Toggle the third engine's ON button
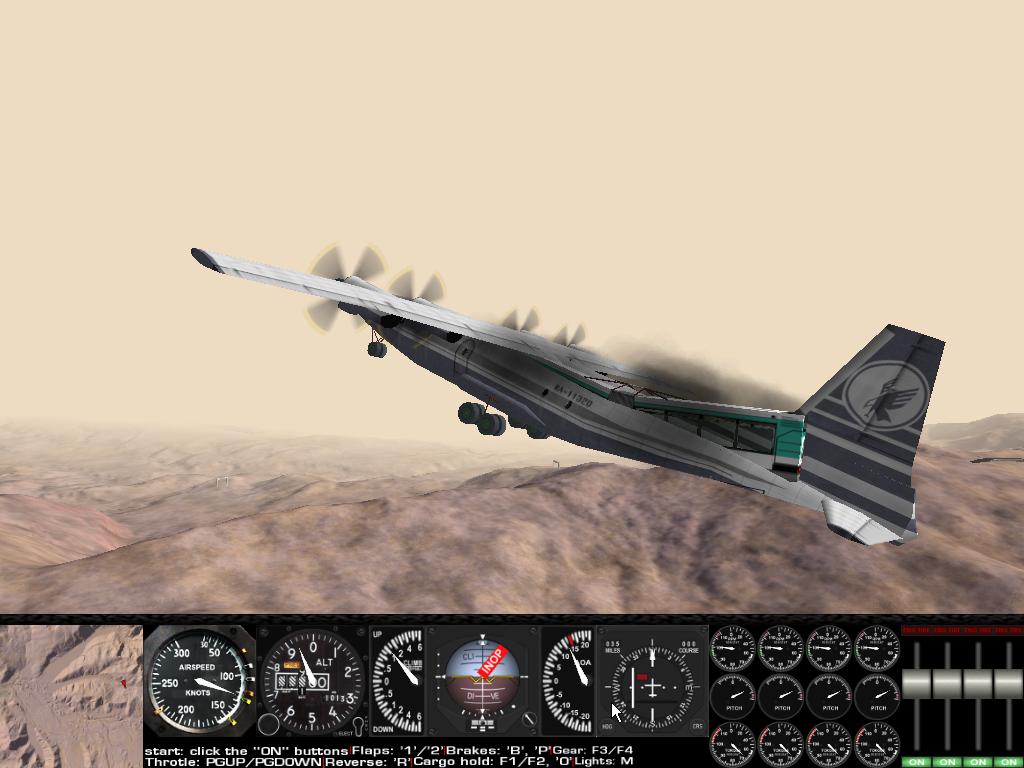Viewport: 1024px width, 768px height. tap(978, 762)
